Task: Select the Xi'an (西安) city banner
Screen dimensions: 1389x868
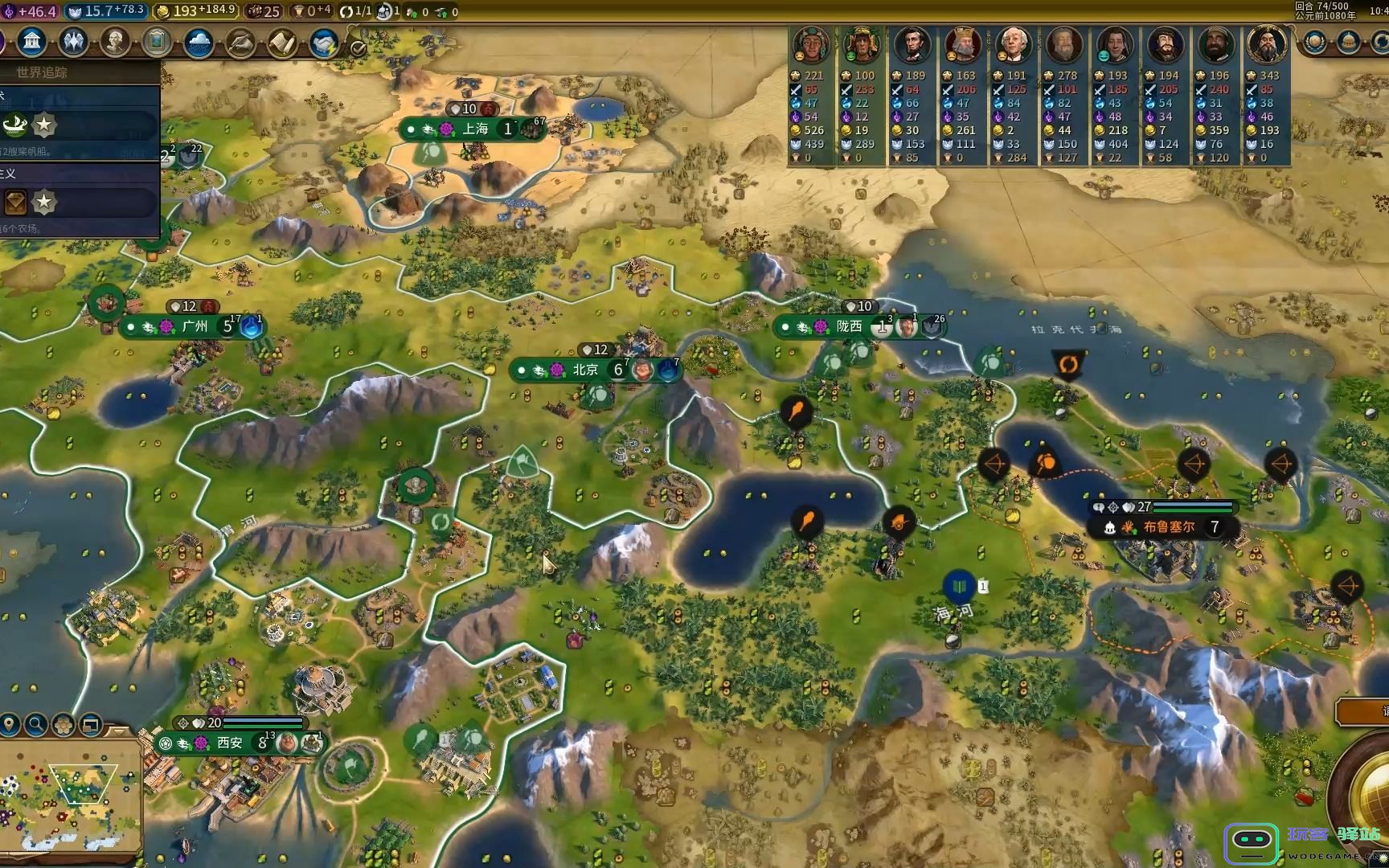Action: coord(229,743)
